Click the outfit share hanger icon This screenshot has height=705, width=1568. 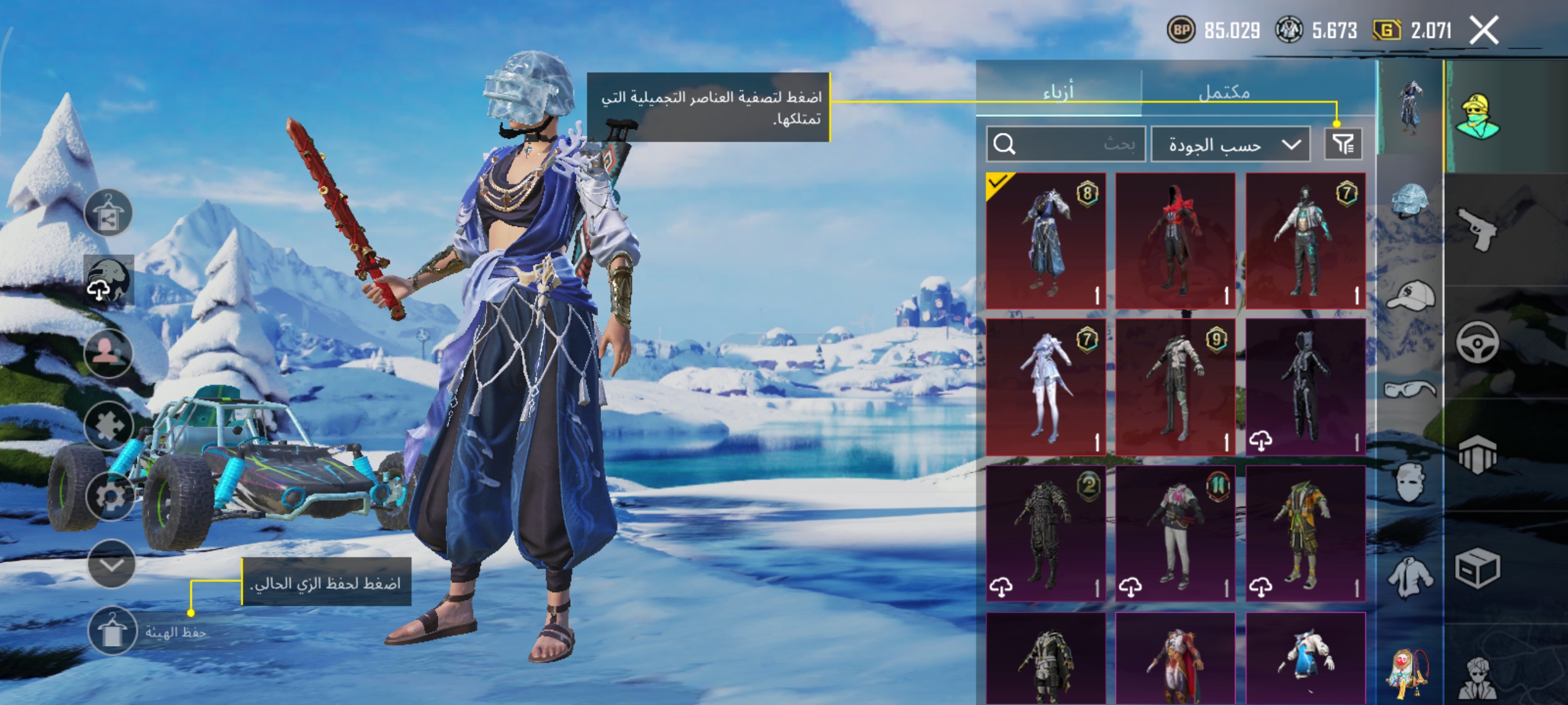(108, 213)
